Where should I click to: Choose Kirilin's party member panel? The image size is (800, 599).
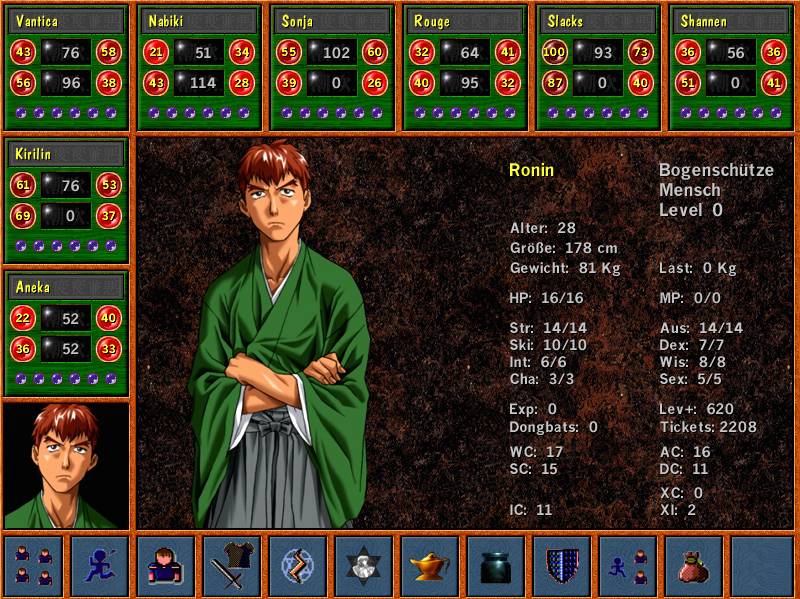tap(66, 200)
